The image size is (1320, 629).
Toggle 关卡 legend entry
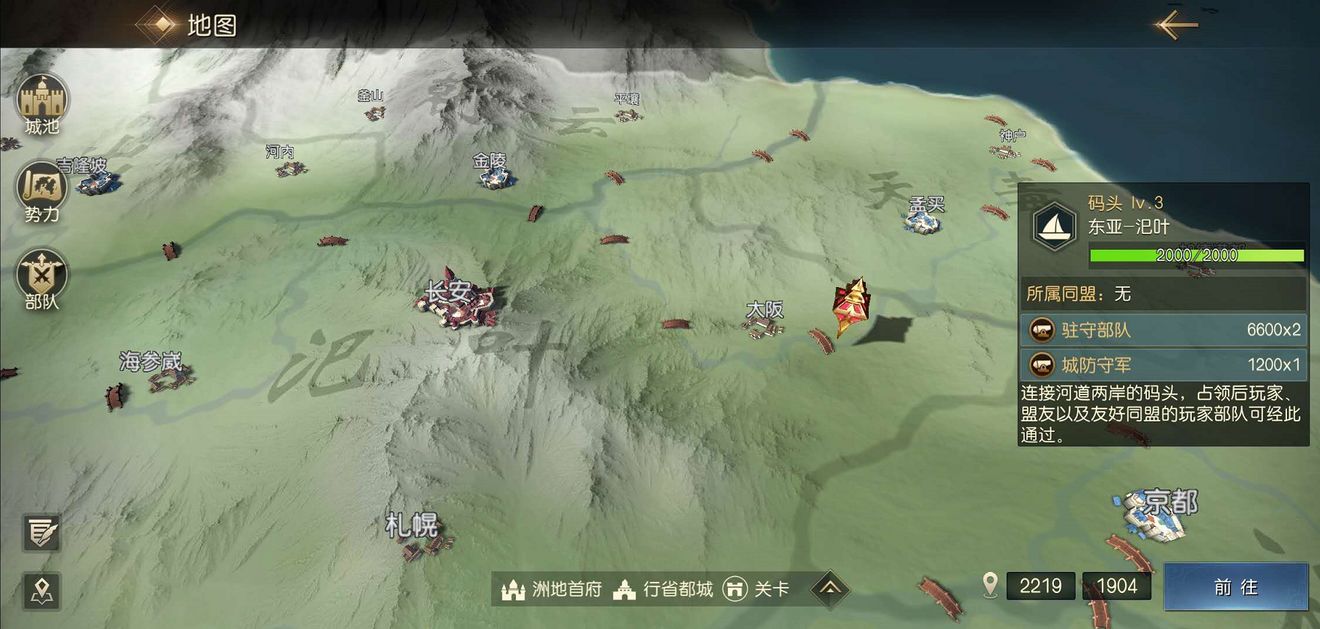756,589
